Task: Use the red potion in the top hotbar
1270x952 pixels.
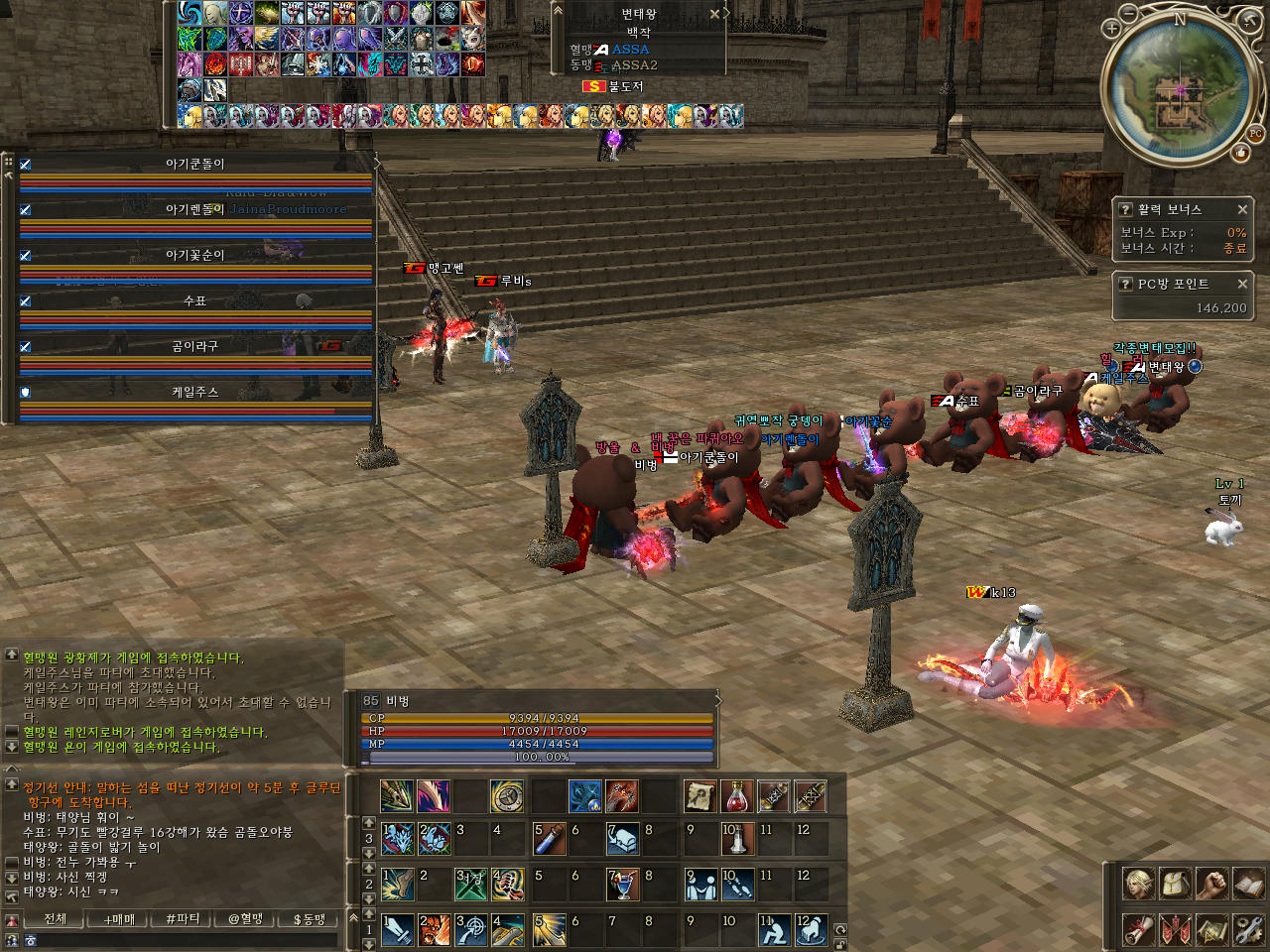Action: tap(736, 795)
